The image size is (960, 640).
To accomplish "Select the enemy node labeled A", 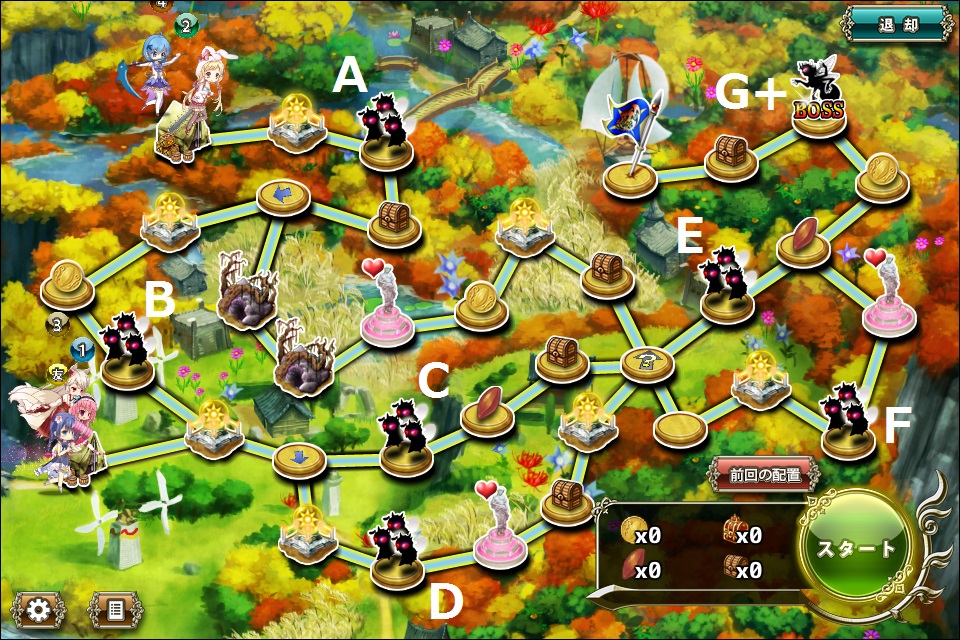I will (x=384, y=135).
